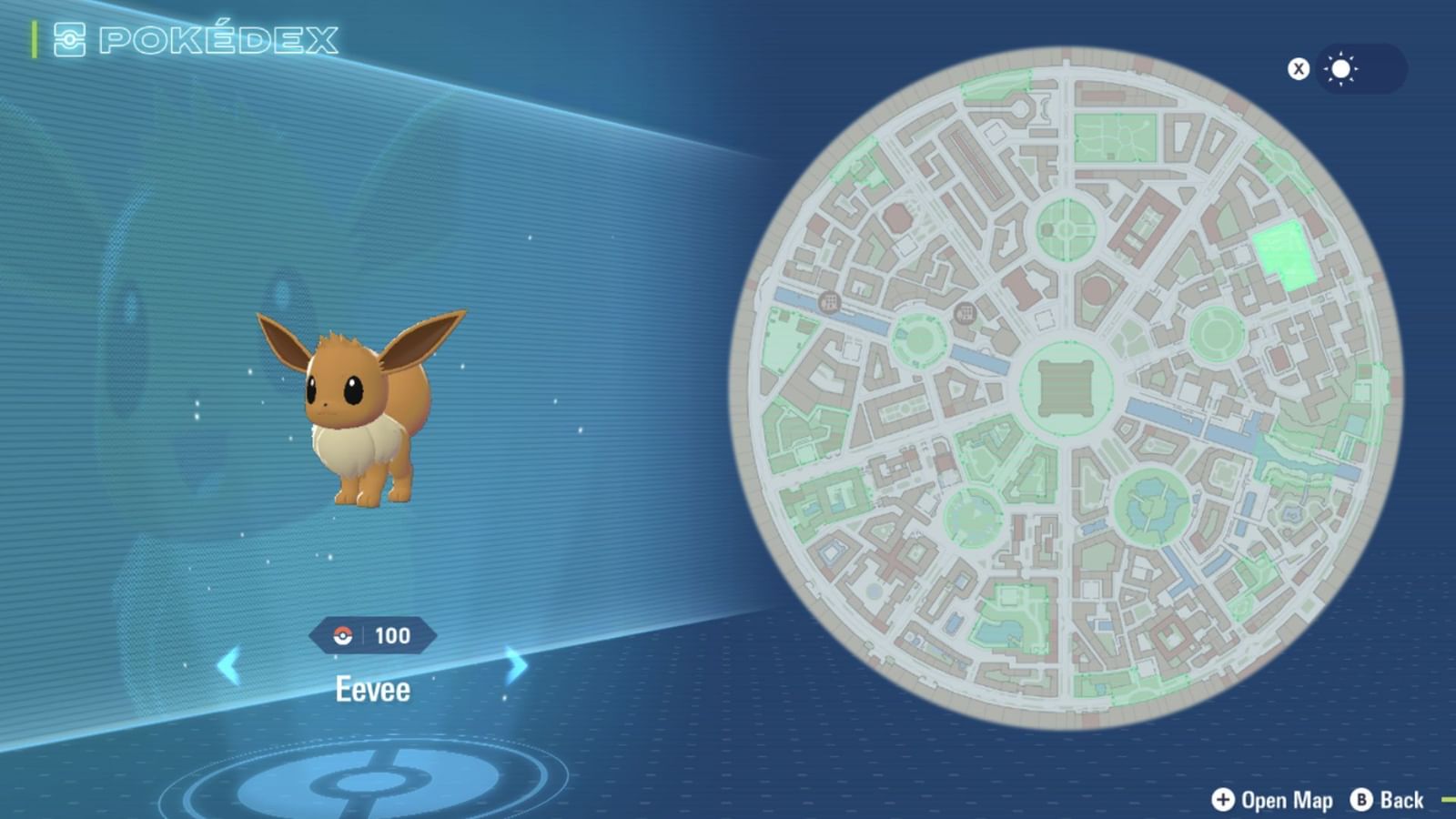Screen dimensions: 1456x819
Task: Select the Pokéball icon beside number 100
Action: click(343, 635)
